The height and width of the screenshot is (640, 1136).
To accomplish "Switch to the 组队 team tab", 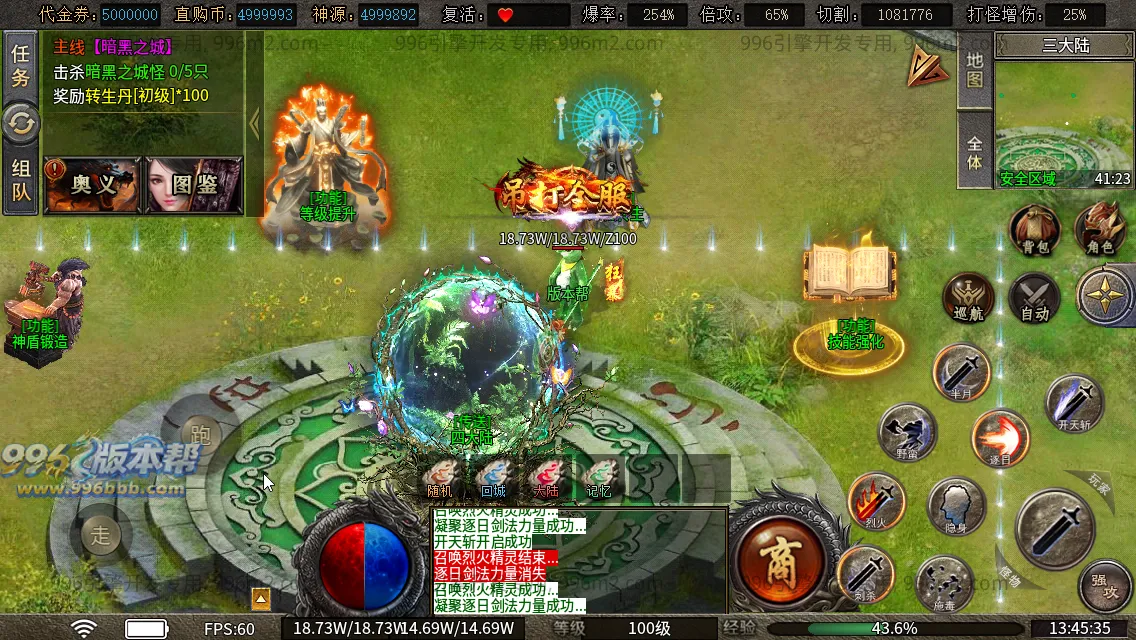I will point(20,181).
